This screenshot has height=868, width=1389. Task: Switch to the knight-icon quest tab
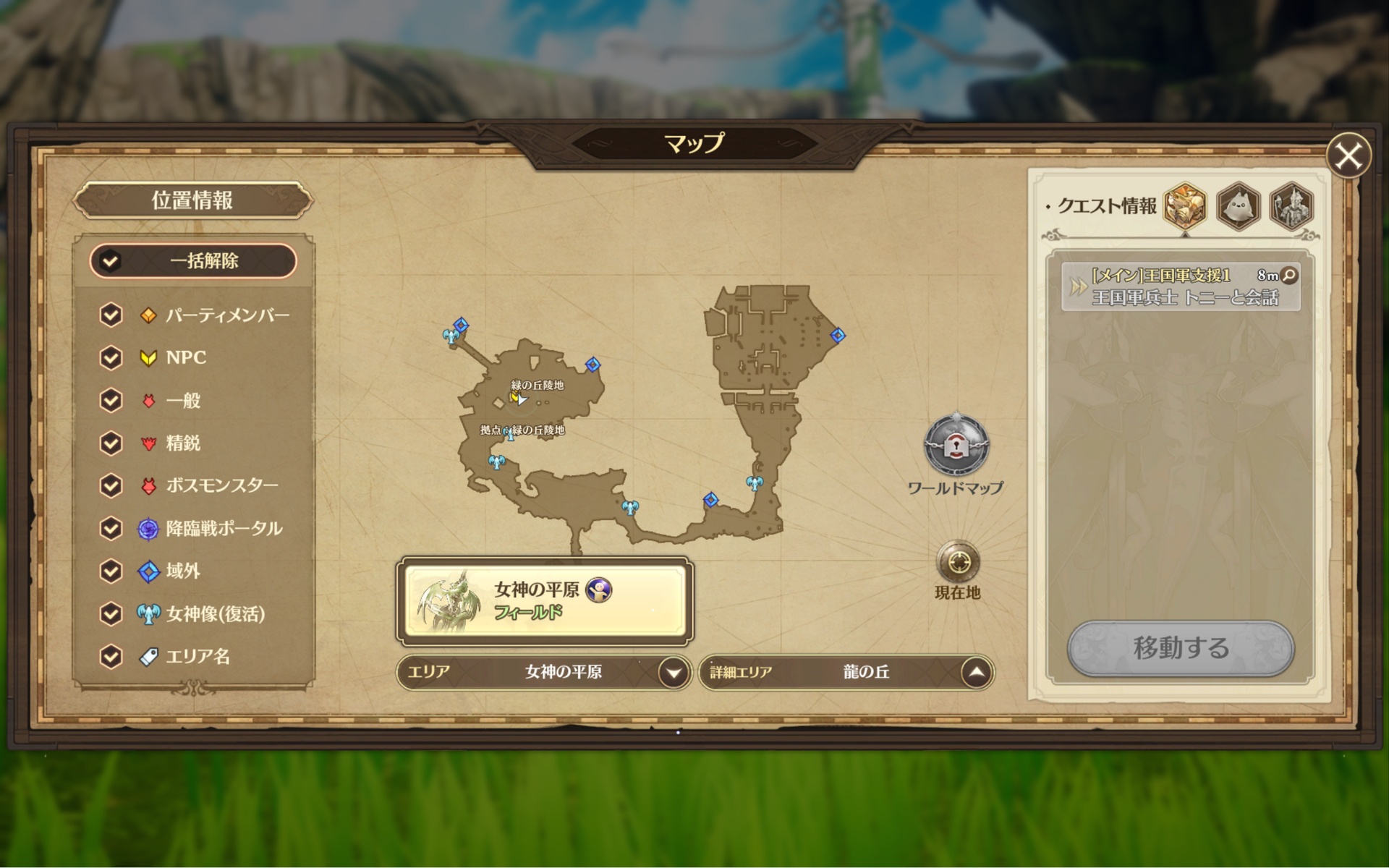pos(1291,205)
